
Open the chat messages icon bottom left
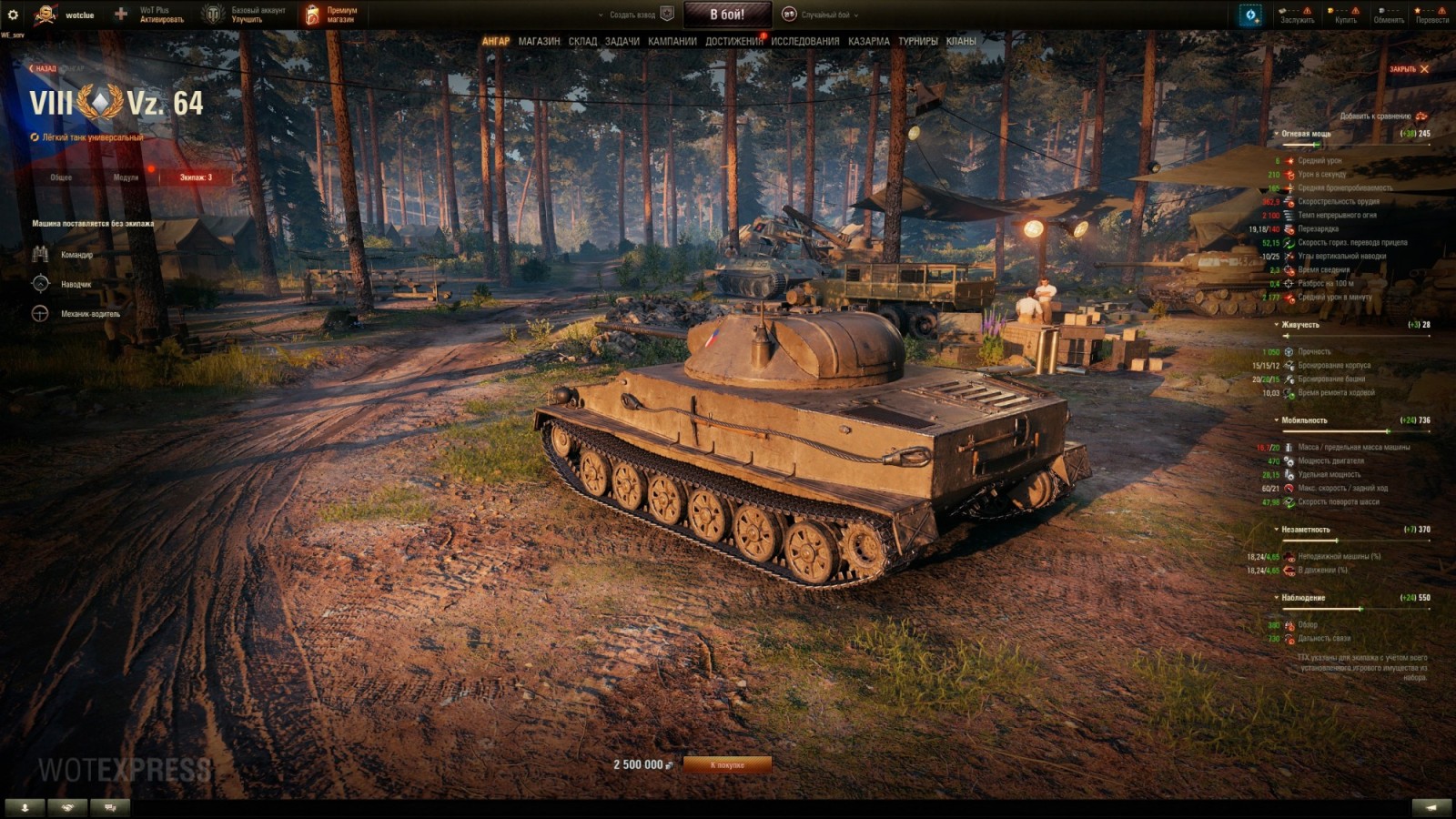109,805
